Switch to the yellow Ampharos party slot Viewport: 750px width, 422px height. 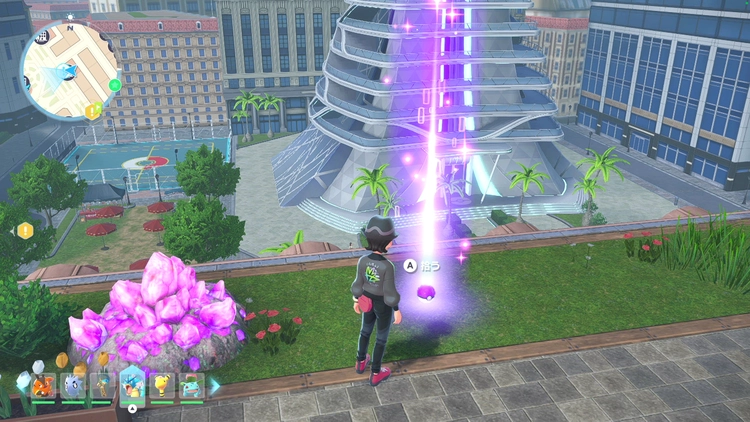[162, 385]
